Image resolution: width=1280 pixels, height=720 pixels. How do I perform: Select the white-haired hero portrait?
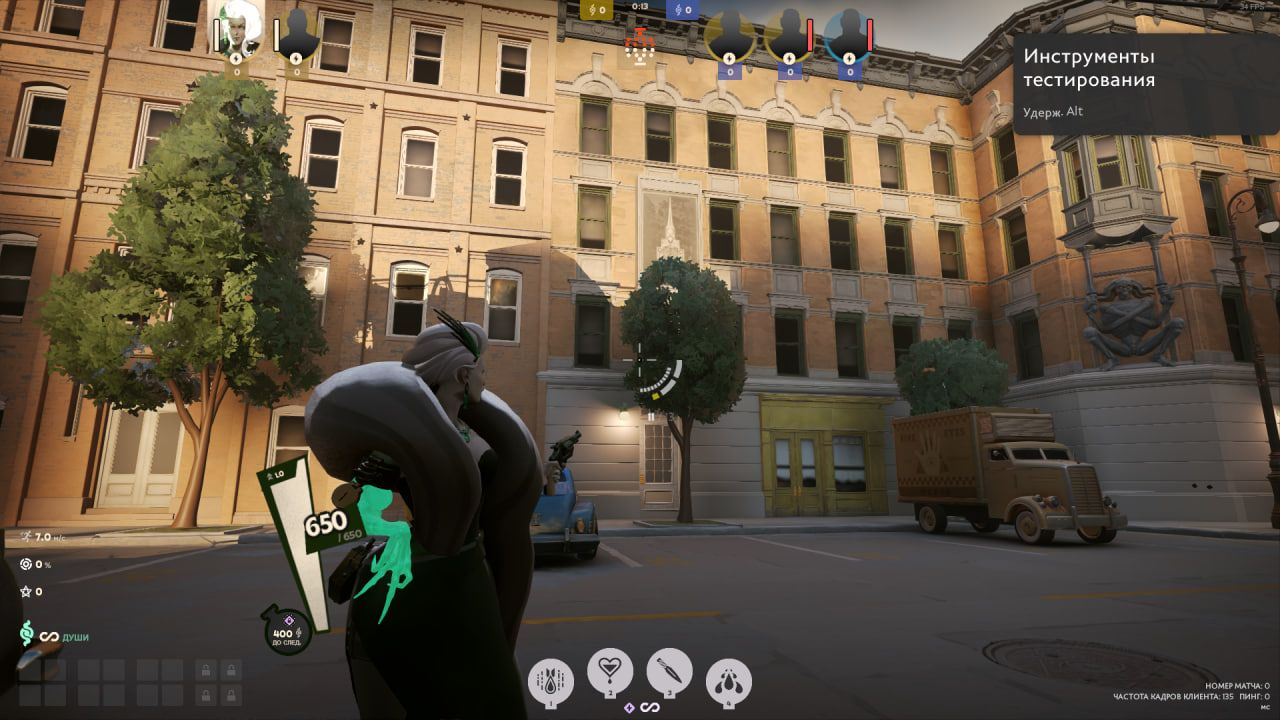pyautogui.click(x=238, y=32)
